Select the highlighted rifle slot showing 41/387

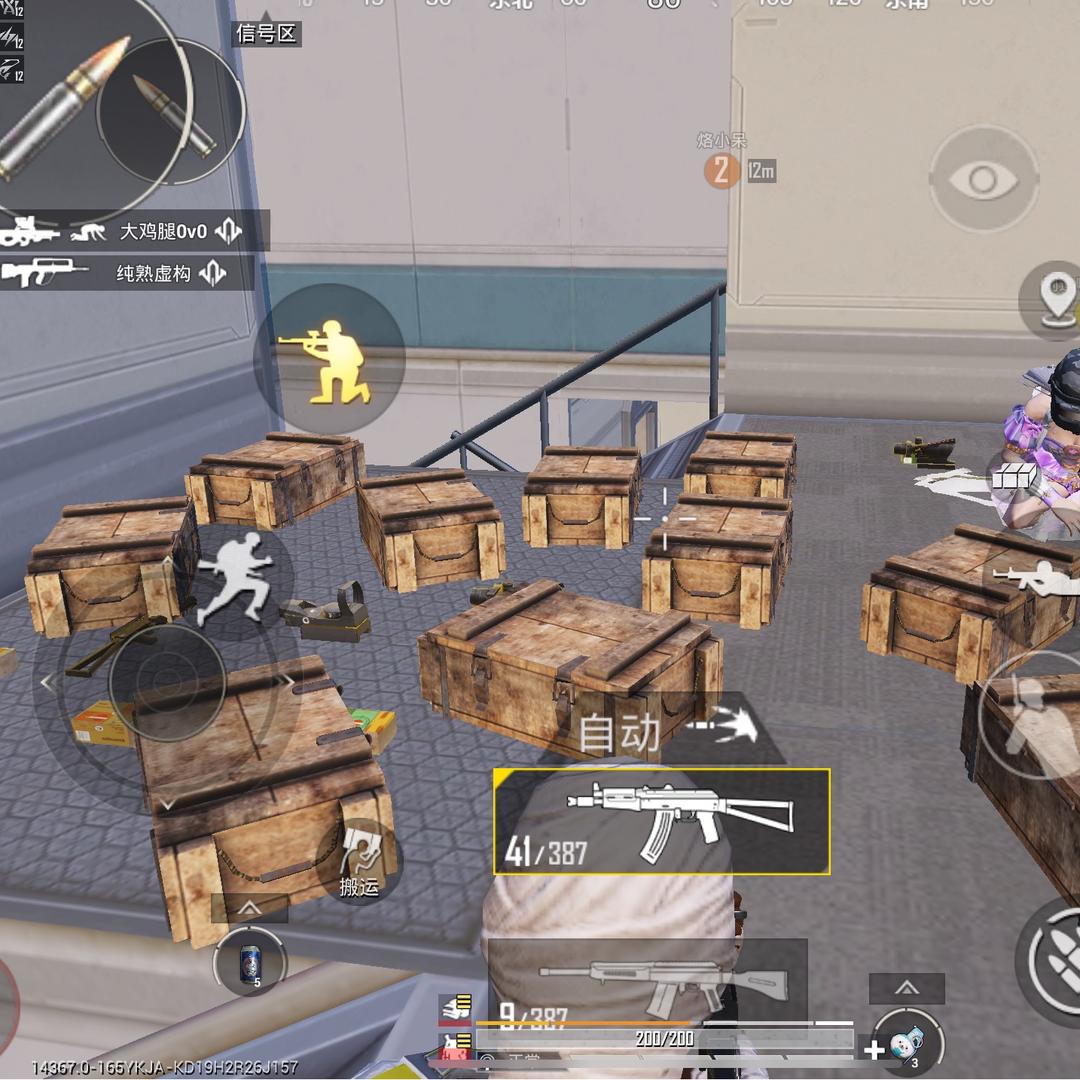[661, 821]
